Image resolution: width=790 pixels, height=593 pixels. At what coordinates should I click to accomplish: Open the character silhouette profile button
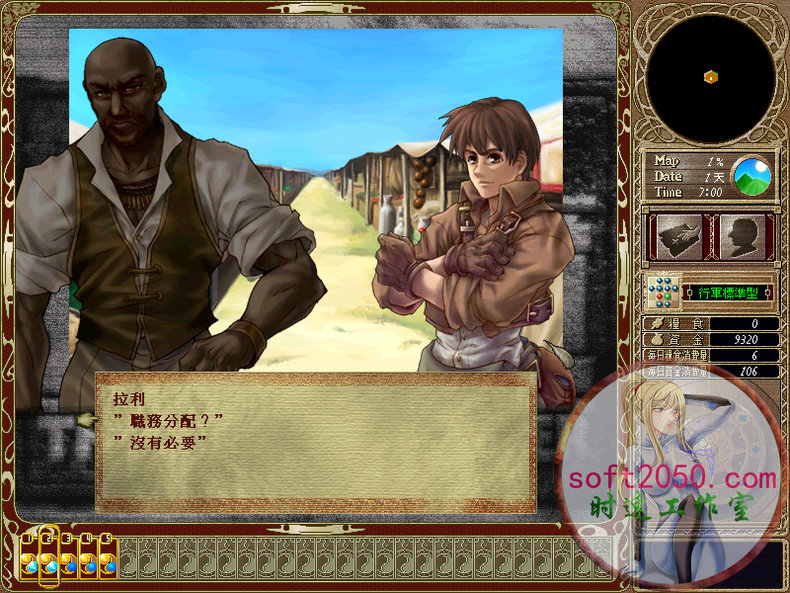point(742,237)
